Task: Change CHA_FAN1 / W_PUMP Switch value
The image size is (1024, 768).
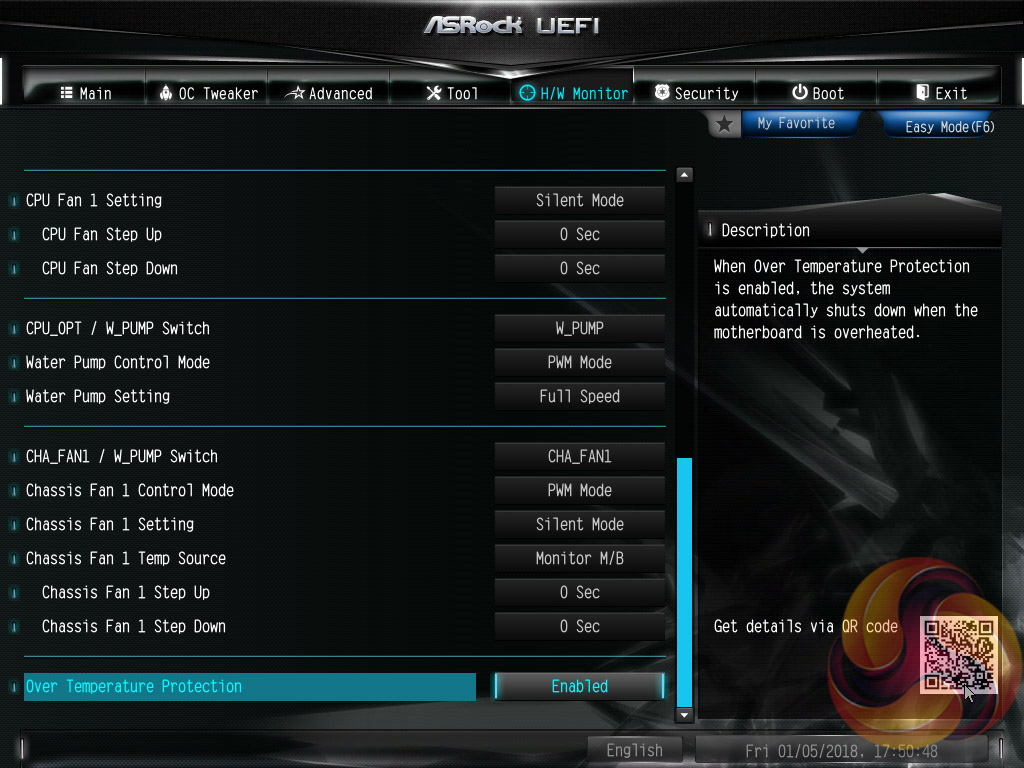Action: tap(580, 456)
